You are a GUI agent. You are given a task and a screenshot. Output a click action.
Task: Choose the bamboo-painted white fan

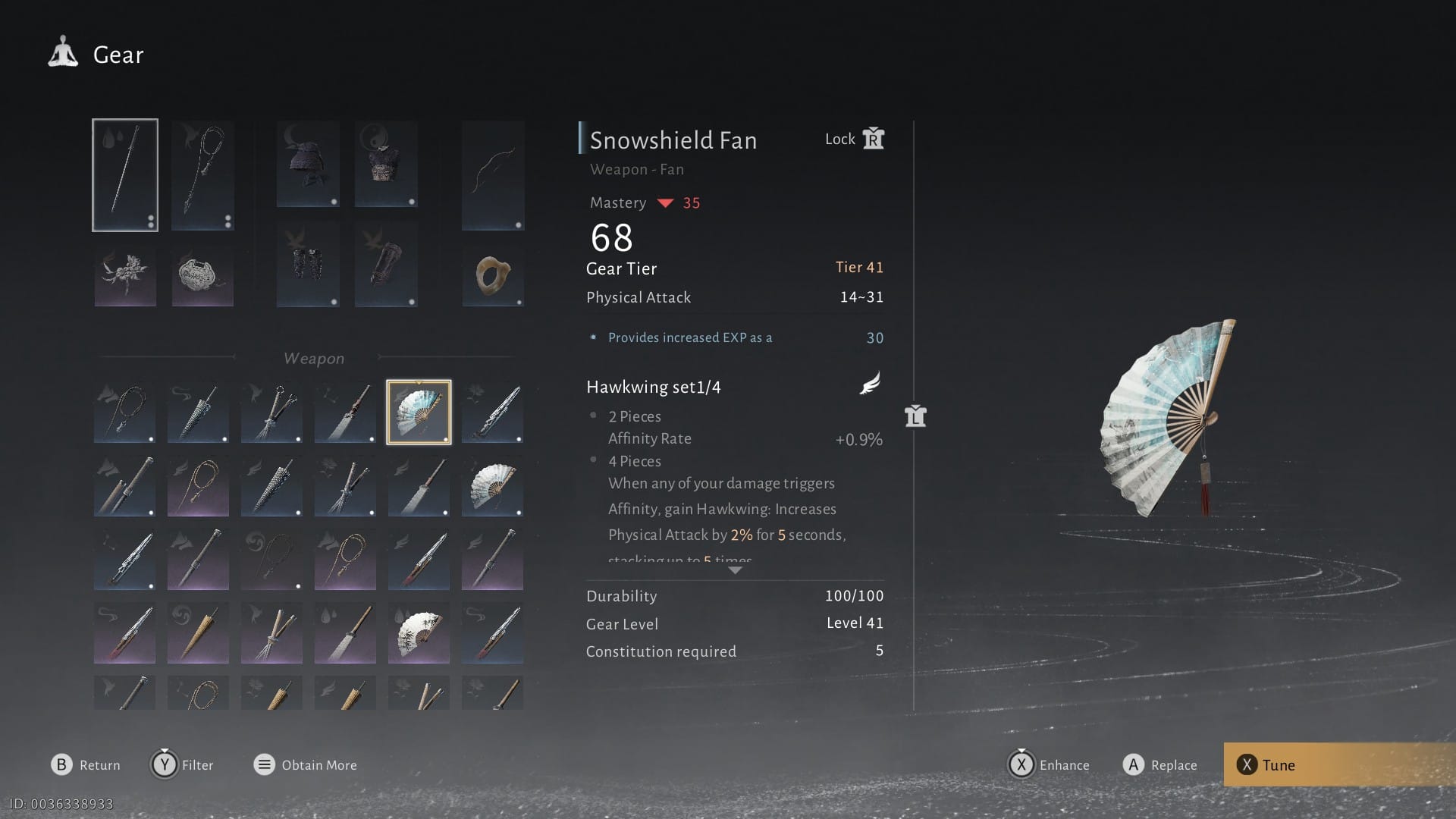click(419, 633)
